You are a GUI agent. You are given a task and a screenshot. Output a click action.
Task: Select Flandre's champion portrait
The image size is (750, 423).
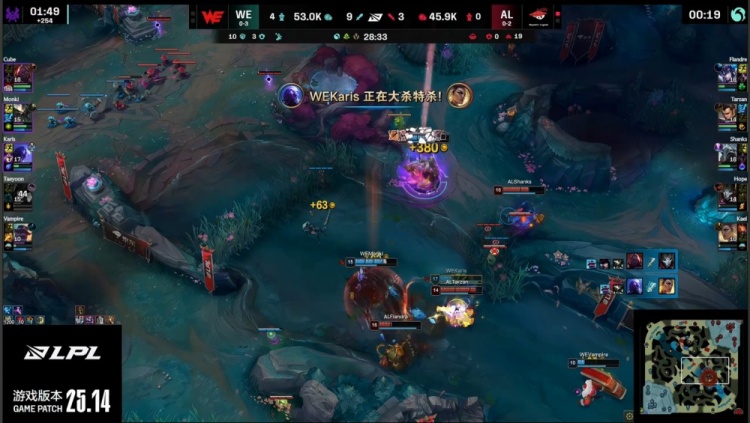[727, 77]
